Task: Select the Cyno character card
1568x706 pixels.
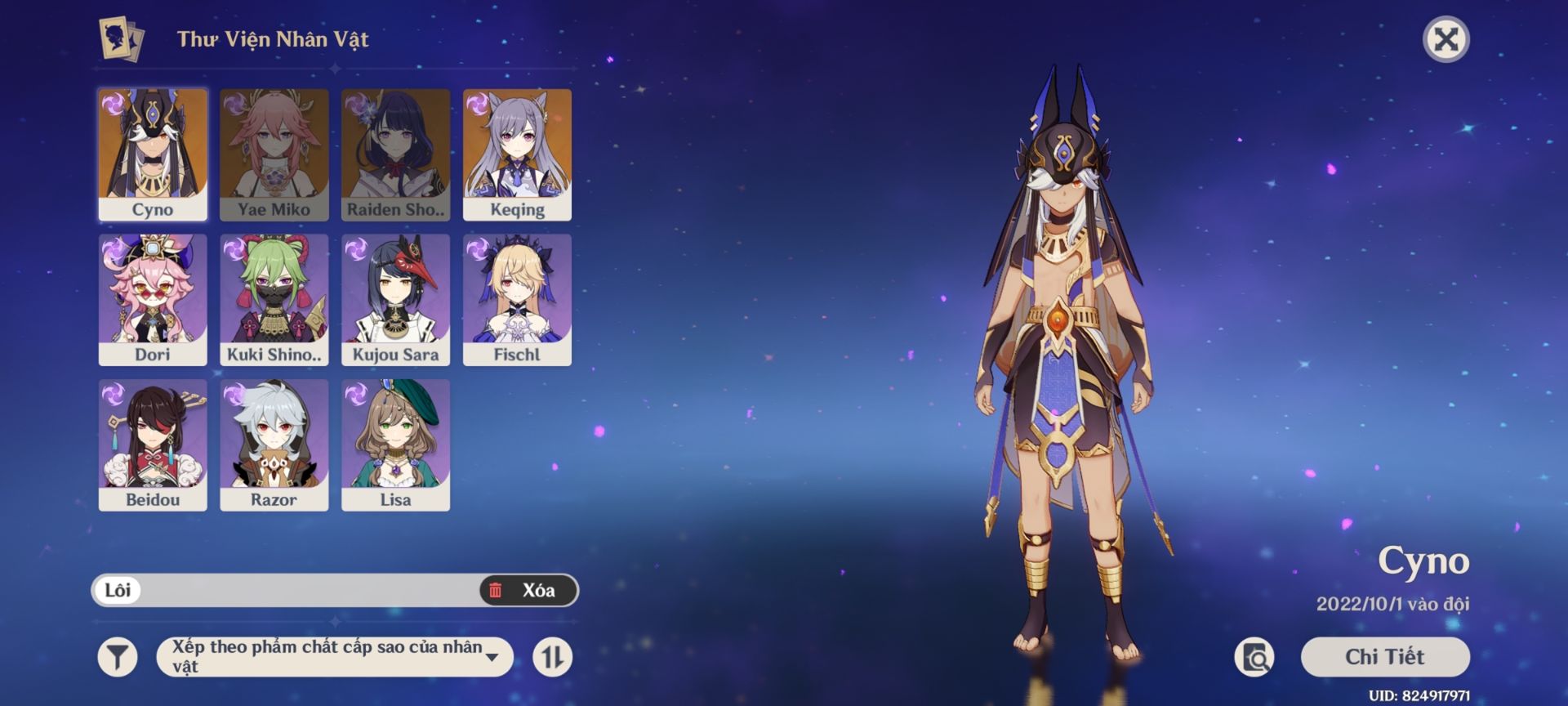Action: 153,154
